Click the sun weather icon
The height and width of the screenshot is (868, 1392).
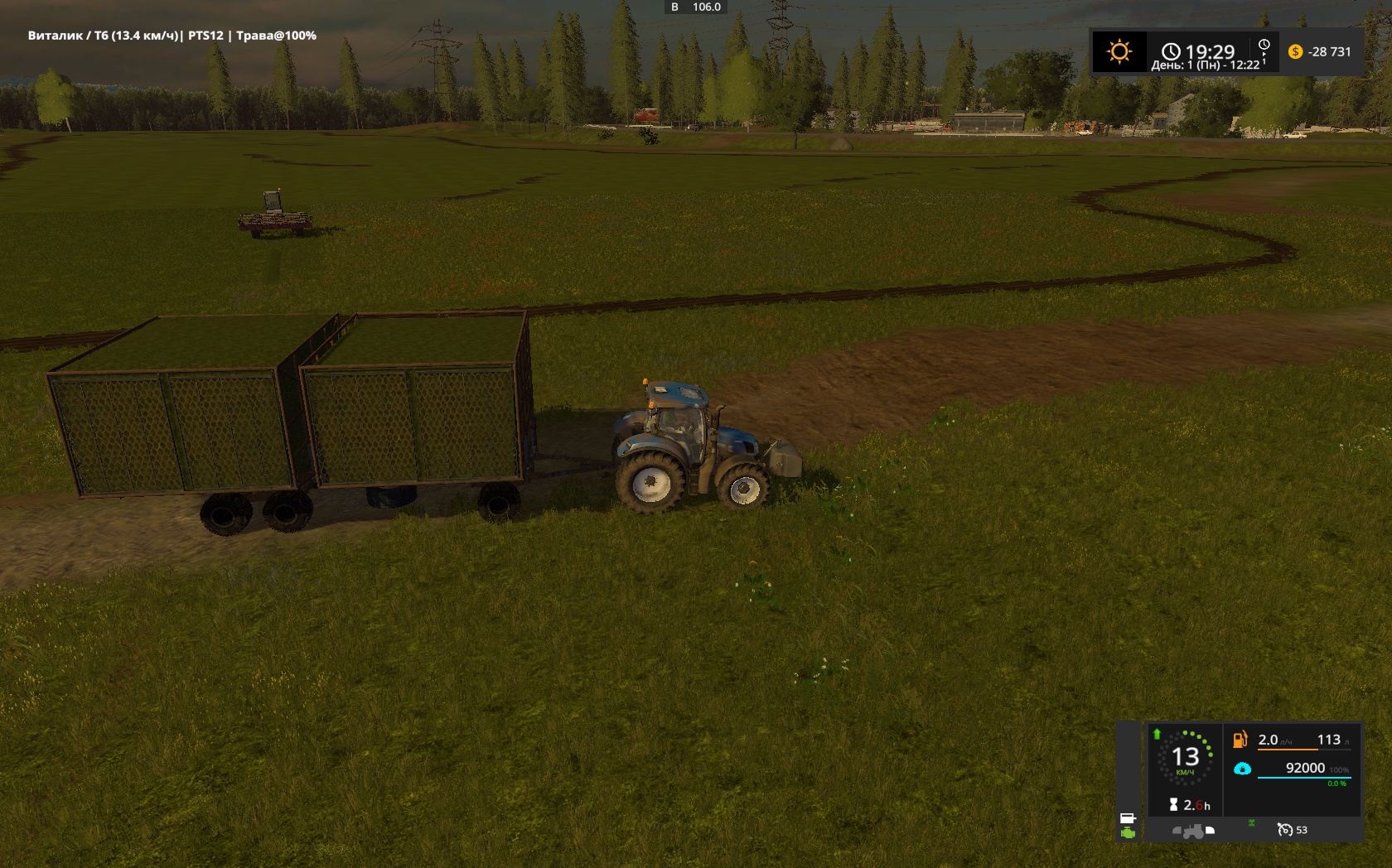(1119, 52)
